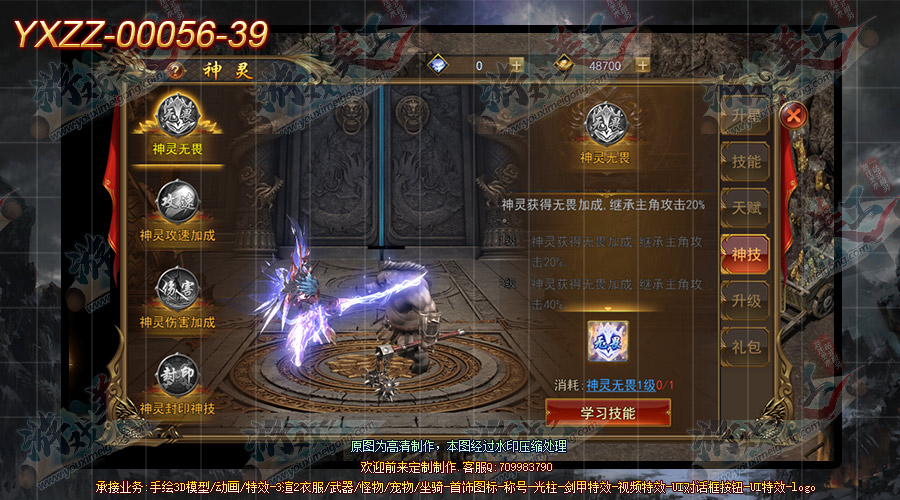
Task: Open the 礼包 tab
Action: (745, 347)
